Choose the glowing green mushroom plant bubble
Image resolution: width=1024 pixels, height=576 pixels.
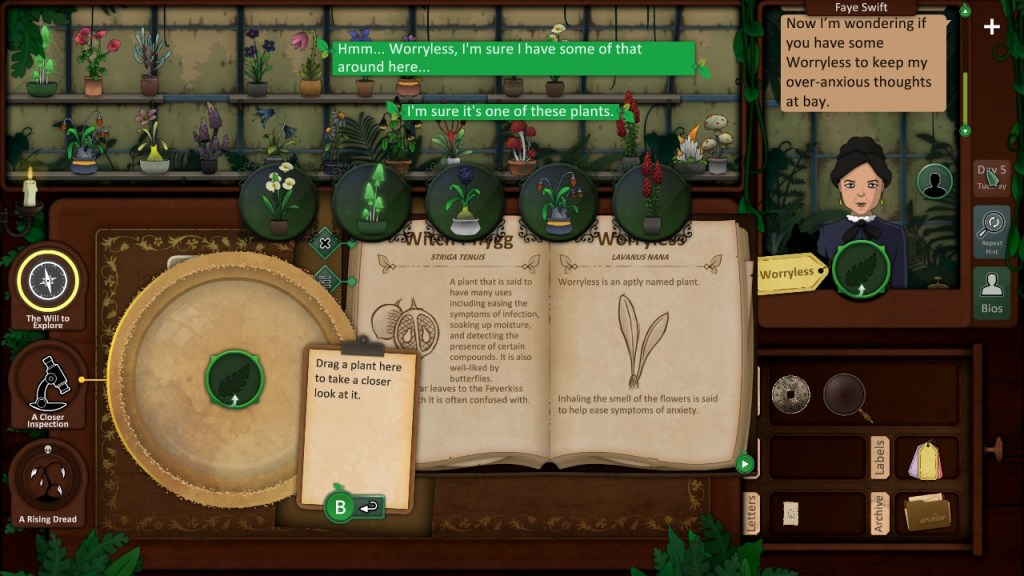372,201
